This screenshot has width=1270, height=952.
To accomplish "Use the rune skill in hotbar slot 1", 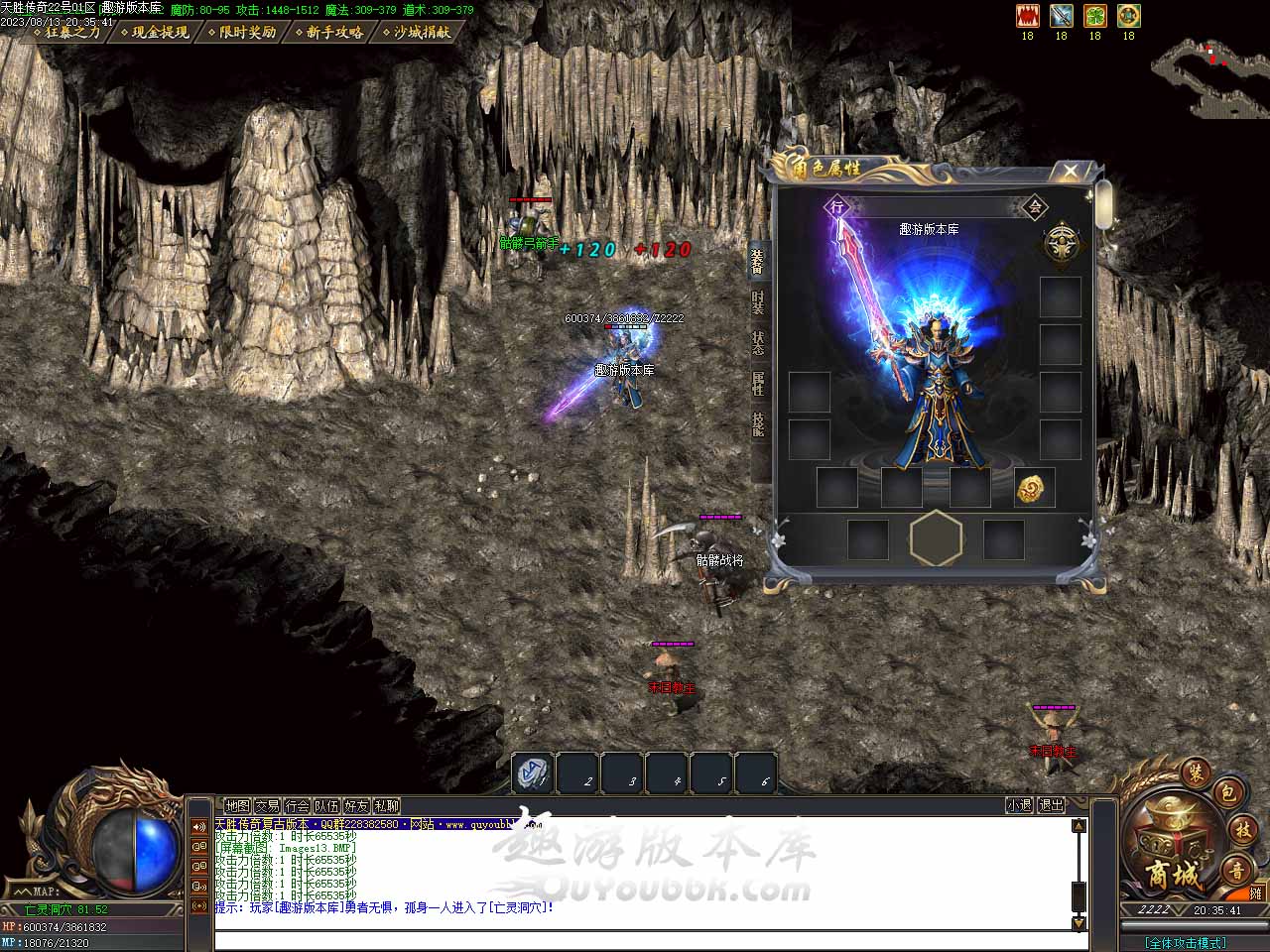I will pos(534,773).
